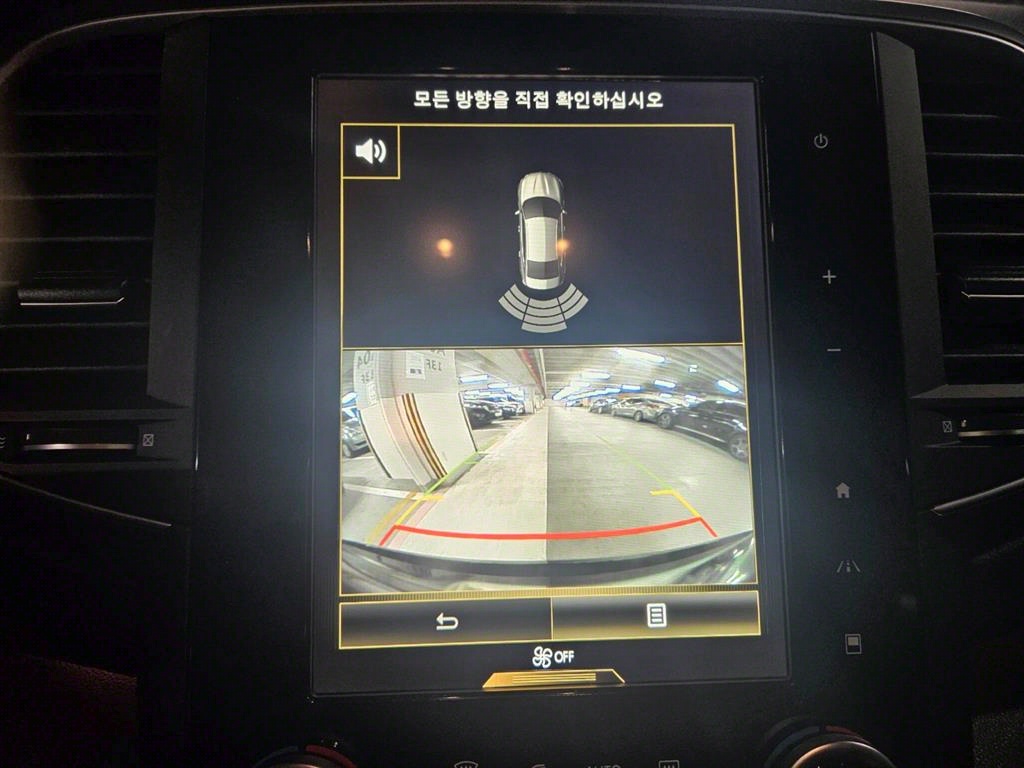Tap the back arrow button
1024x768 pixels.
[x=446, y=621]
